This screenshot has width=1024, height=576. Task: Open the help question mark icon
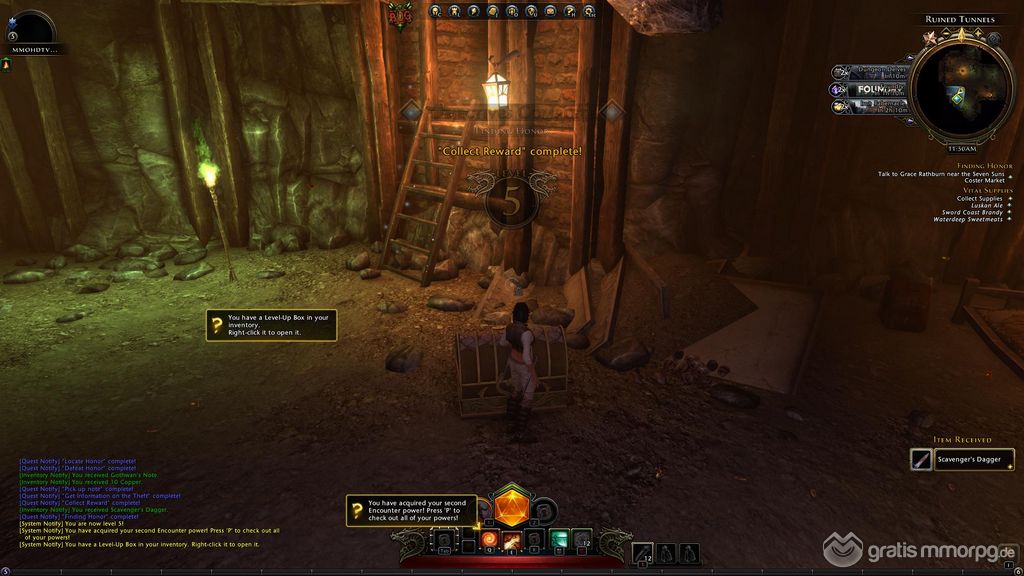click(569, 12)
